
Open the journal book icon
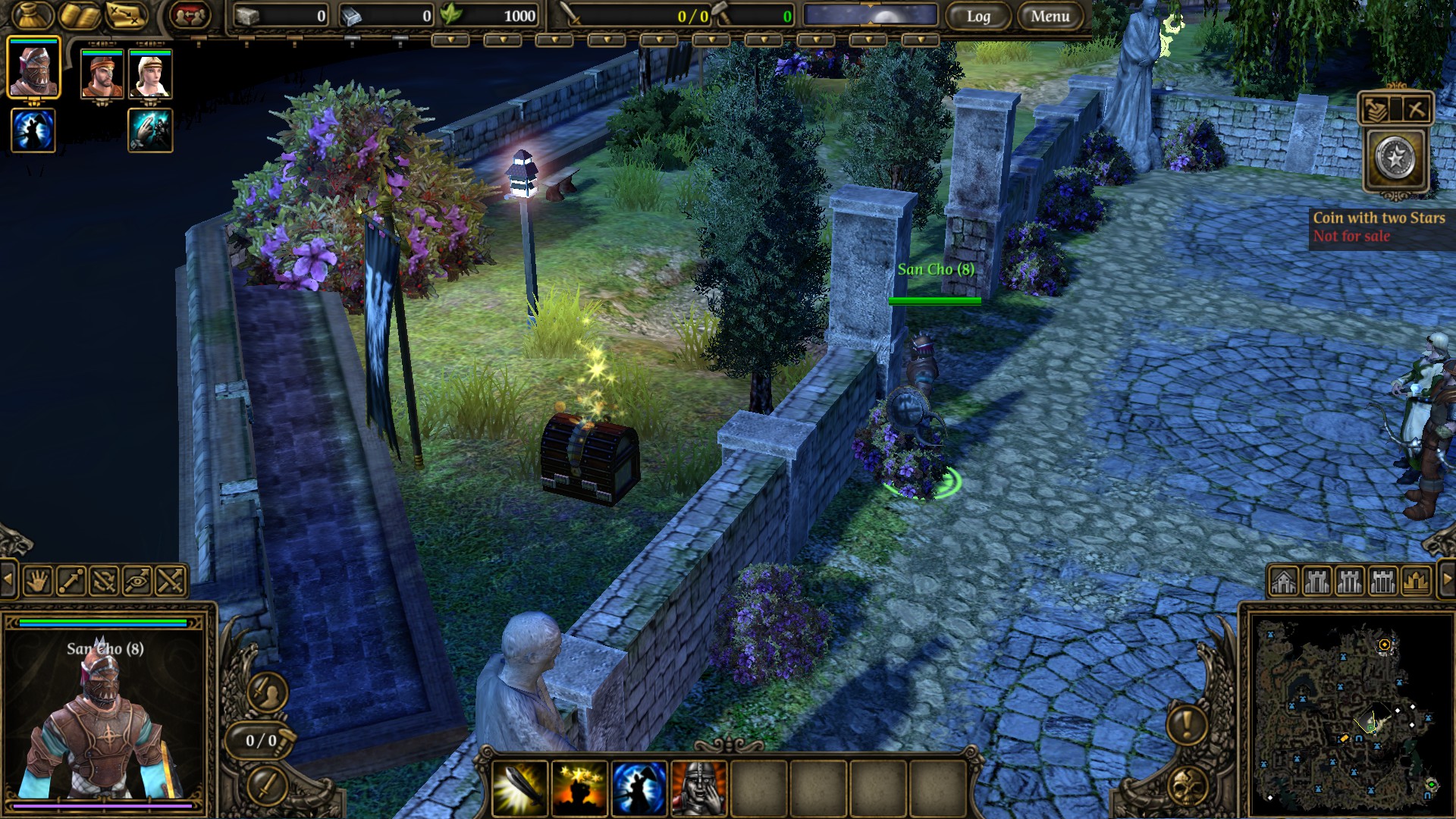pos(79,15)
